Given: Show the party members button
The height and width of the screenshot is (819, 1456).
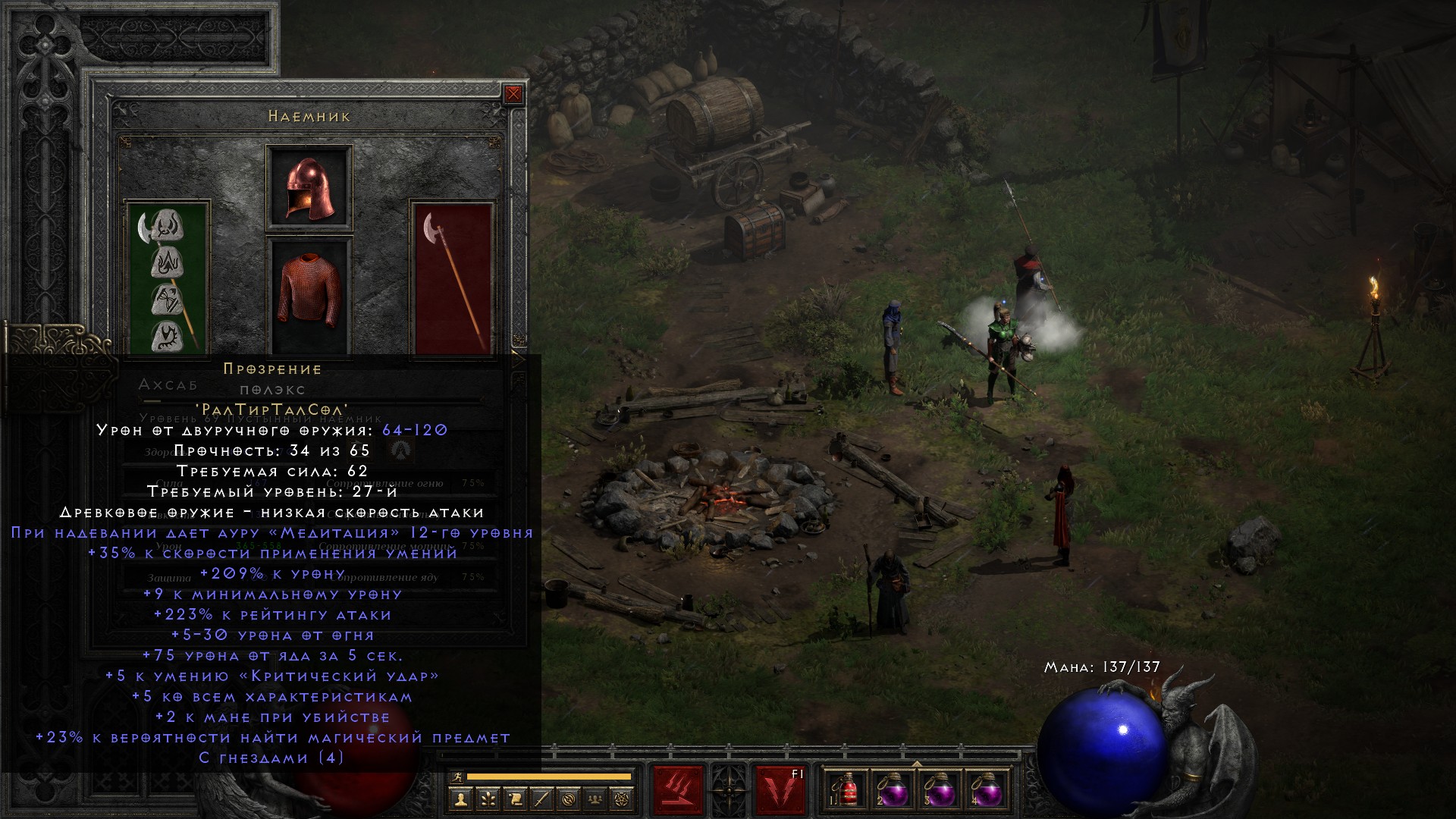Looking at the screenshot, I should pos(597,799).
